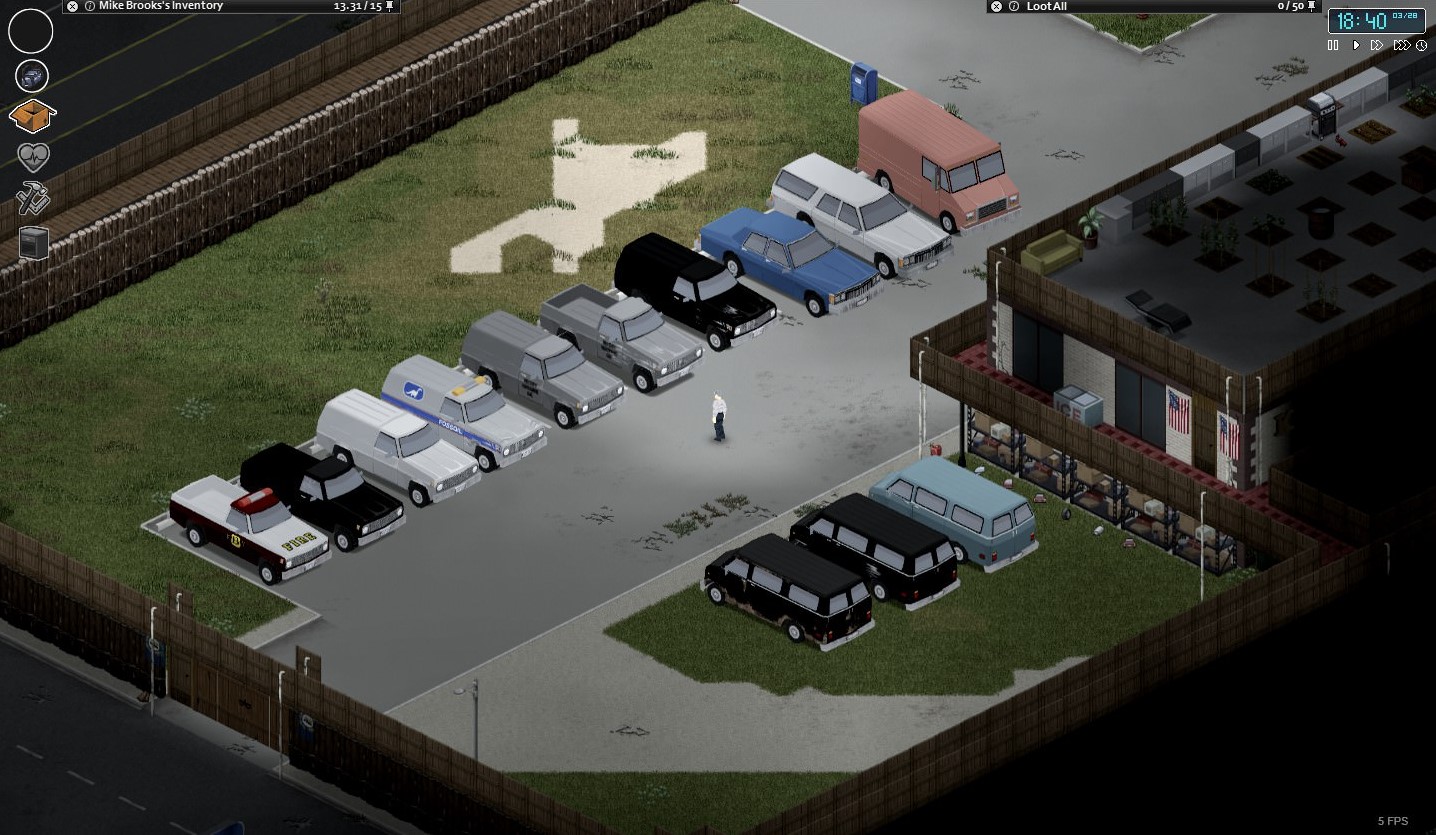Resume normal speed with the play icon
The width and height of the screenshot is (1436, 835).
click(x=1355, y=45)
